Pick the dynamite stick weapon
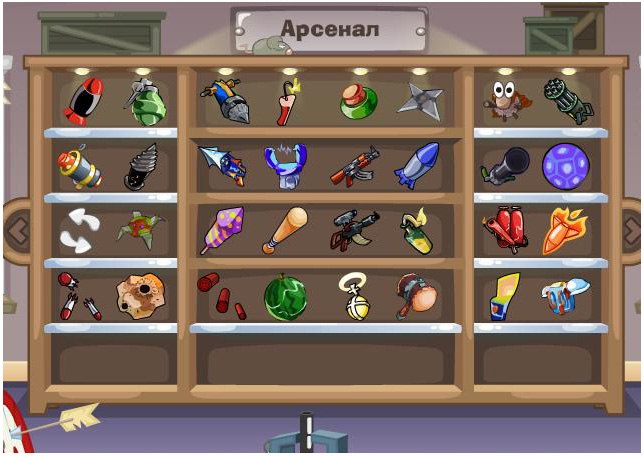 pyautogui.click(x=288, y=103)
